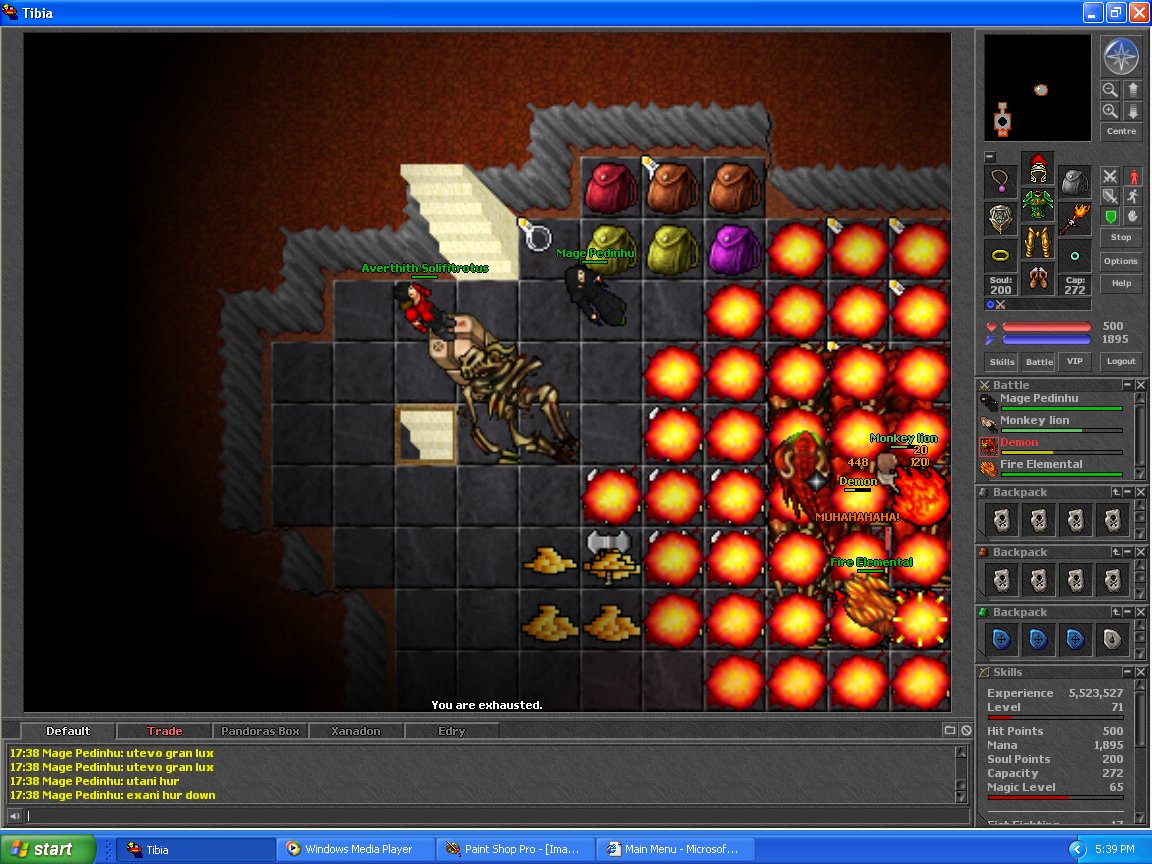Toggle the Skills window button

1001,362
